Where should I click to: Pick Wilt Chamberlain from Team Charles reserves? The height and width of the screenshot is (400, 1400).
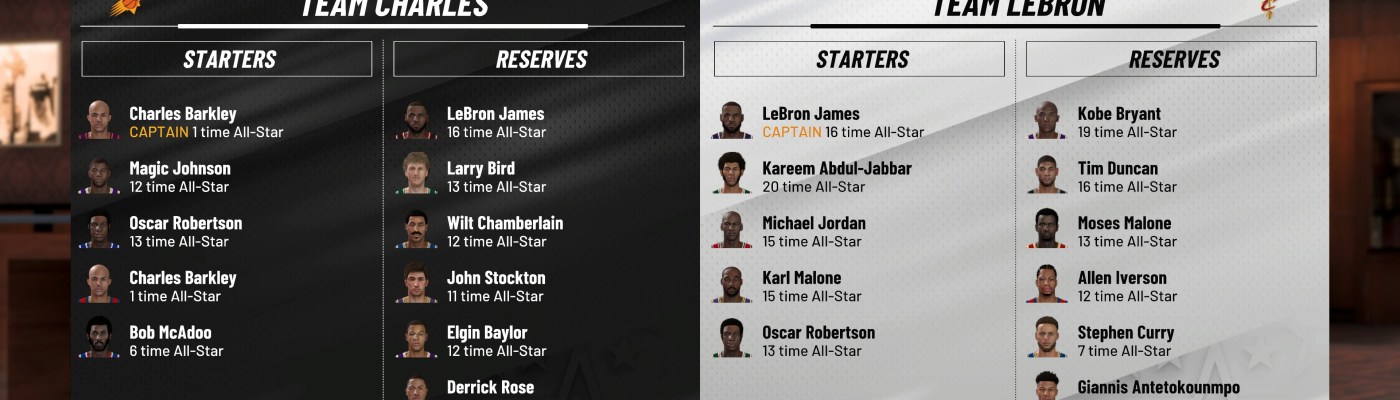pyautogui.click(x=504, y=232)
